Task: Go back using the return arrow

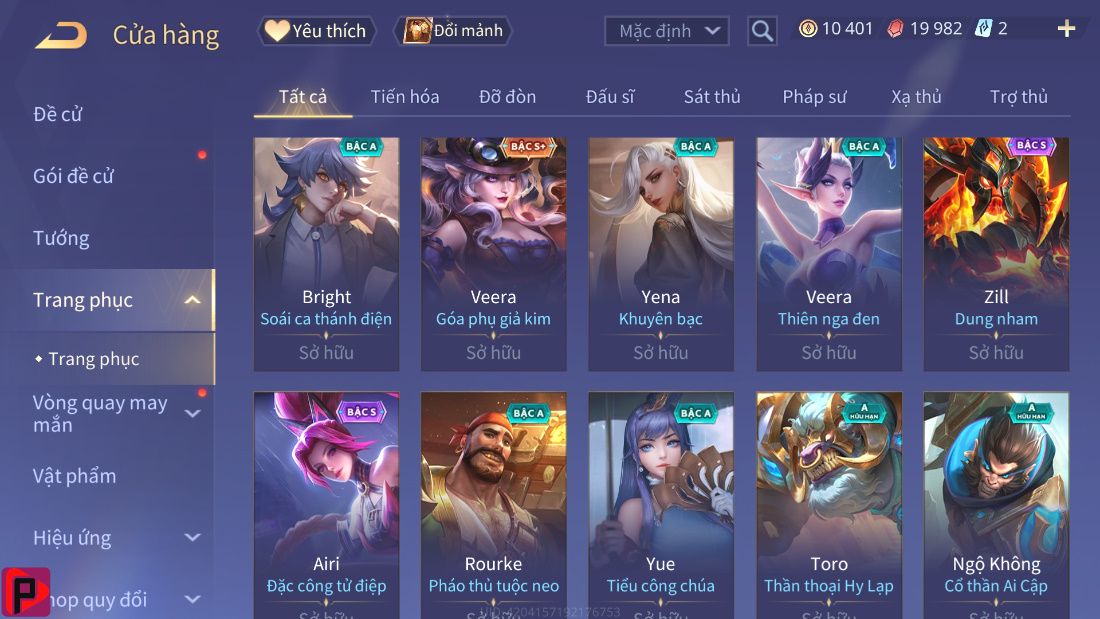Action: [61, 36]
